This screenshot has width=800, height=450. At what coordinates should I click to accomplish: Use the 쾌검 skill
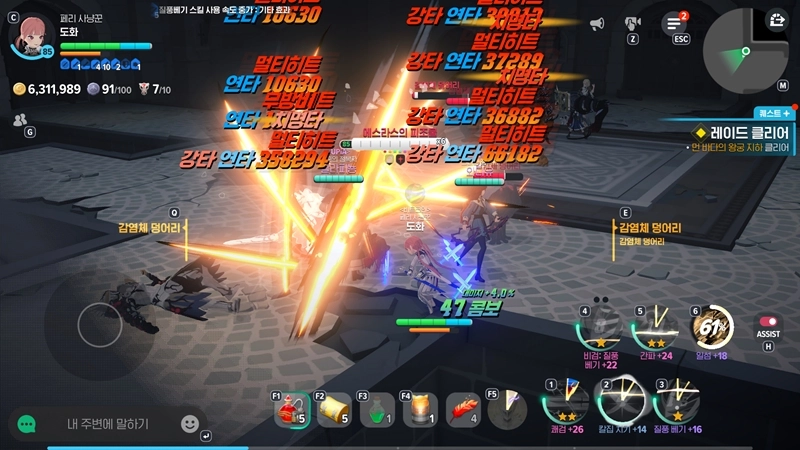(564, 404)
